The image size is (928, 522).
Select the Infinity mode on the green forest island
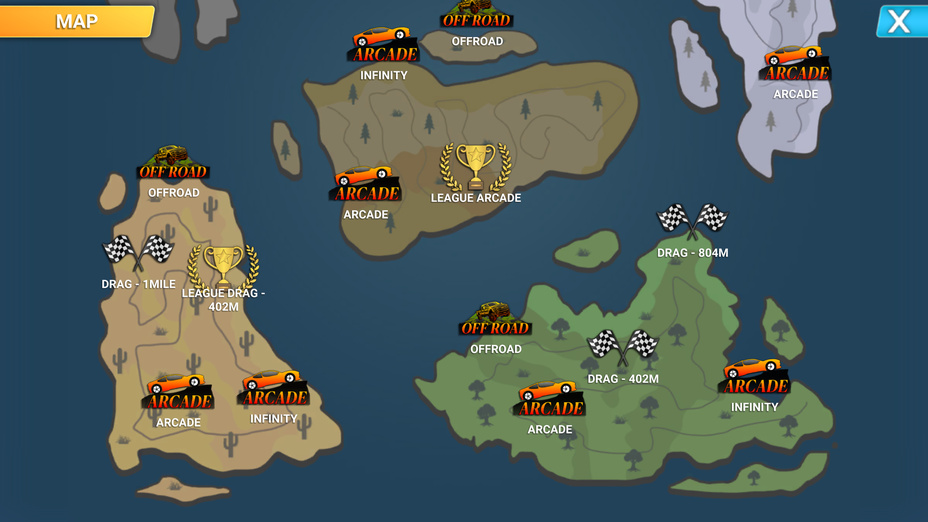coord(754,378)
